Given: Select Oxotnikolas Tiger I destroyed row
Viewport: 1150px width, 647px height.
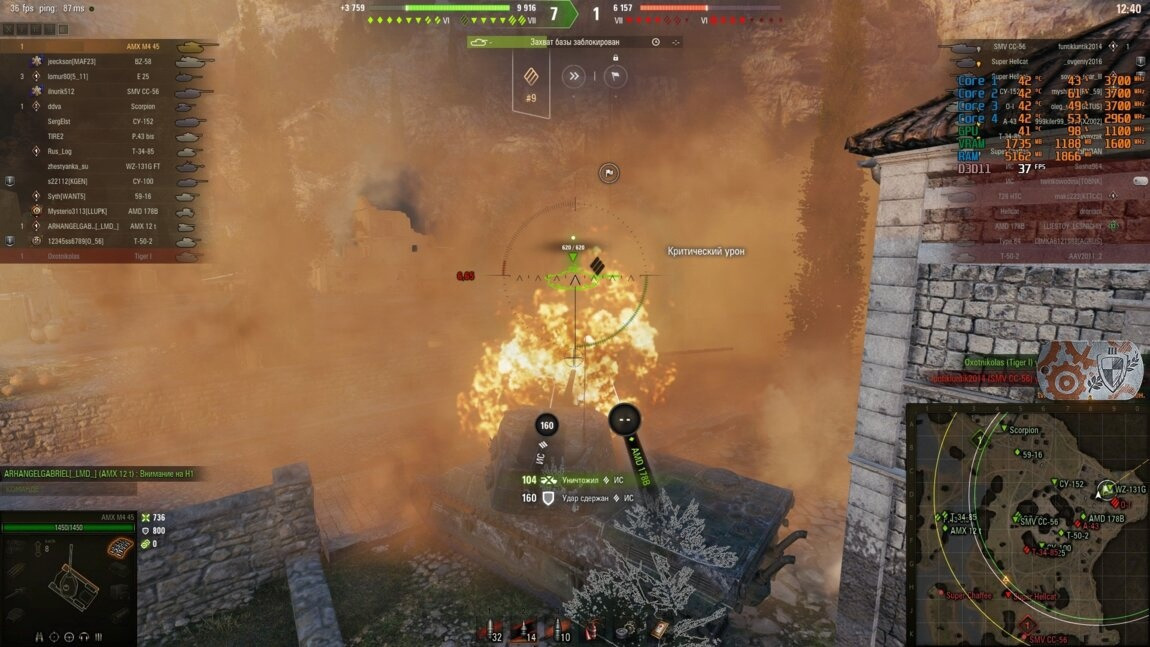Looking at the screenshot, I should [100, 256].
